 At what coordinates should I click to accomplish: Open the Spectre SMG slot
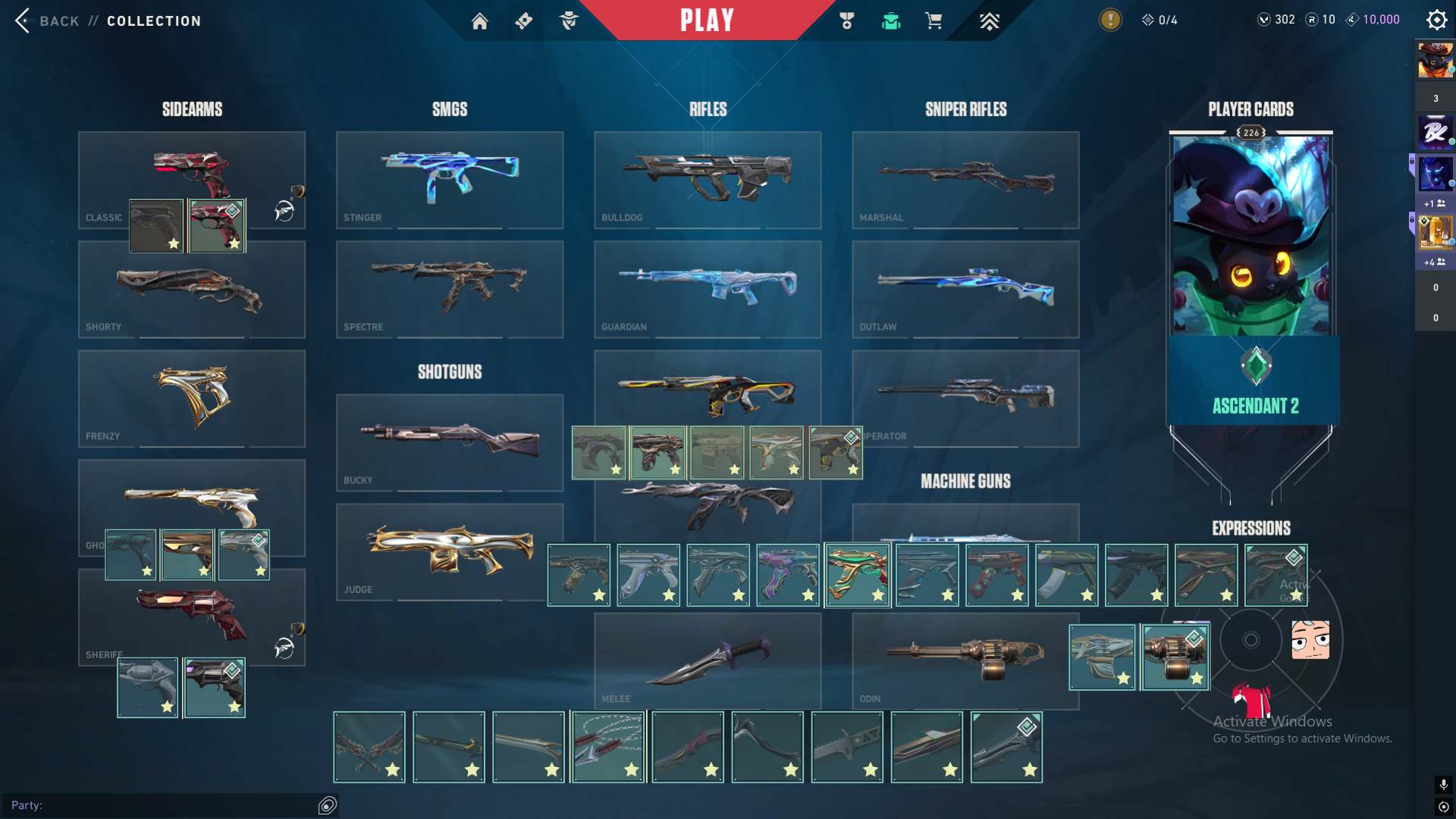[449, 289]
